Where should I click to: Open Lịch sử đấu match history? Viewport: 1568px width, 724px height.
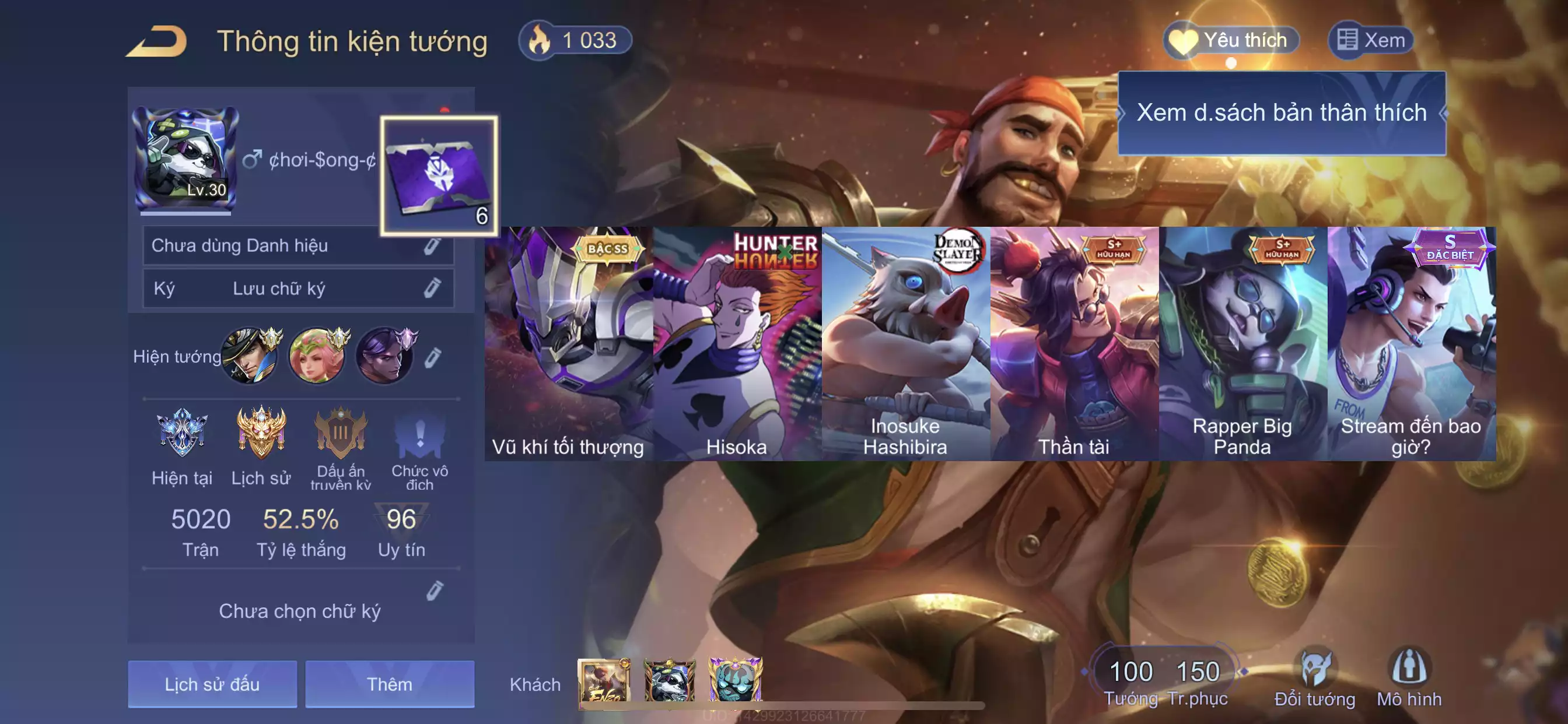[x=212, y=684]
